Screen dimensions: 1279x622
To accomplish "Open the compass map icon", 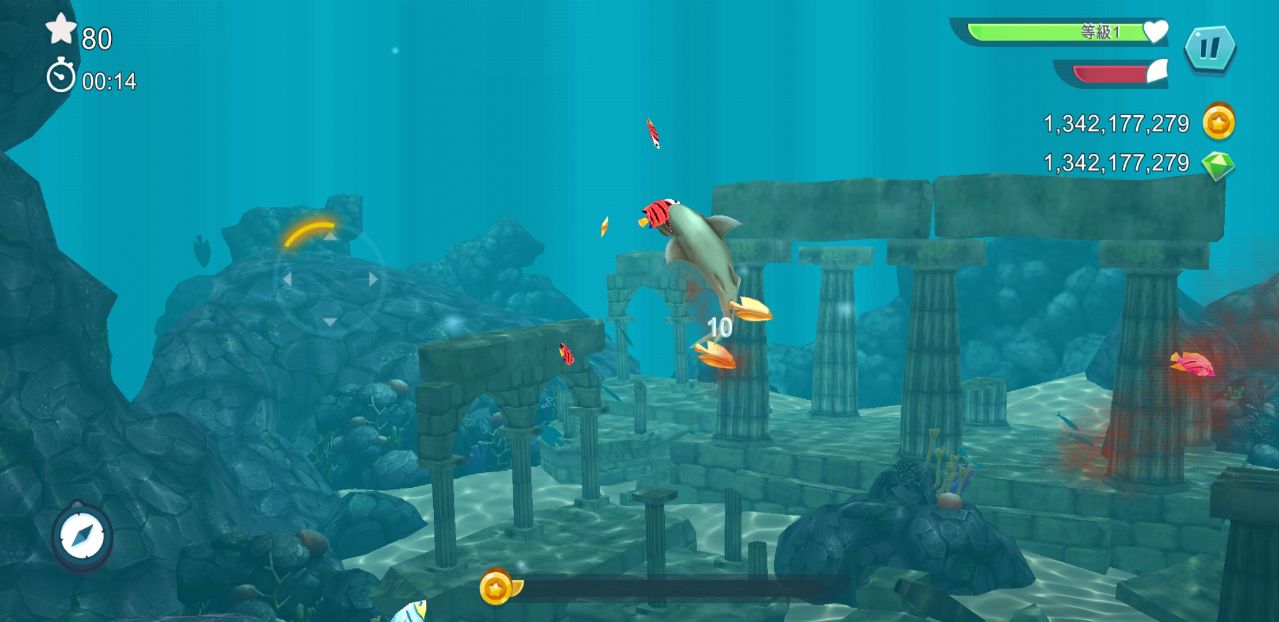I will pyautogui.click(x=82, y=537).
